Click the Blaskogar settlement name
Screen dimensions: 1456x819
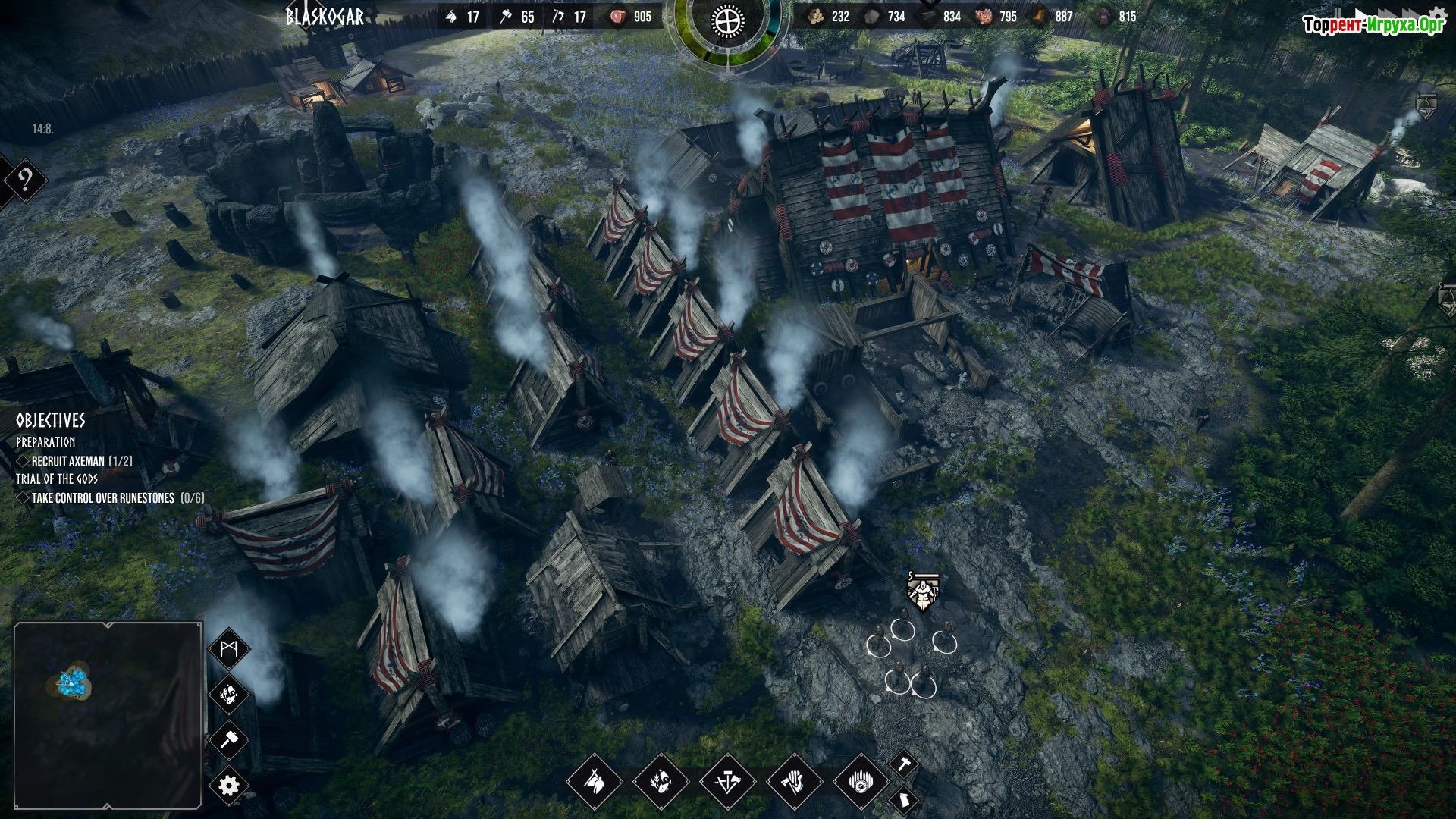[x=325, y=17]
